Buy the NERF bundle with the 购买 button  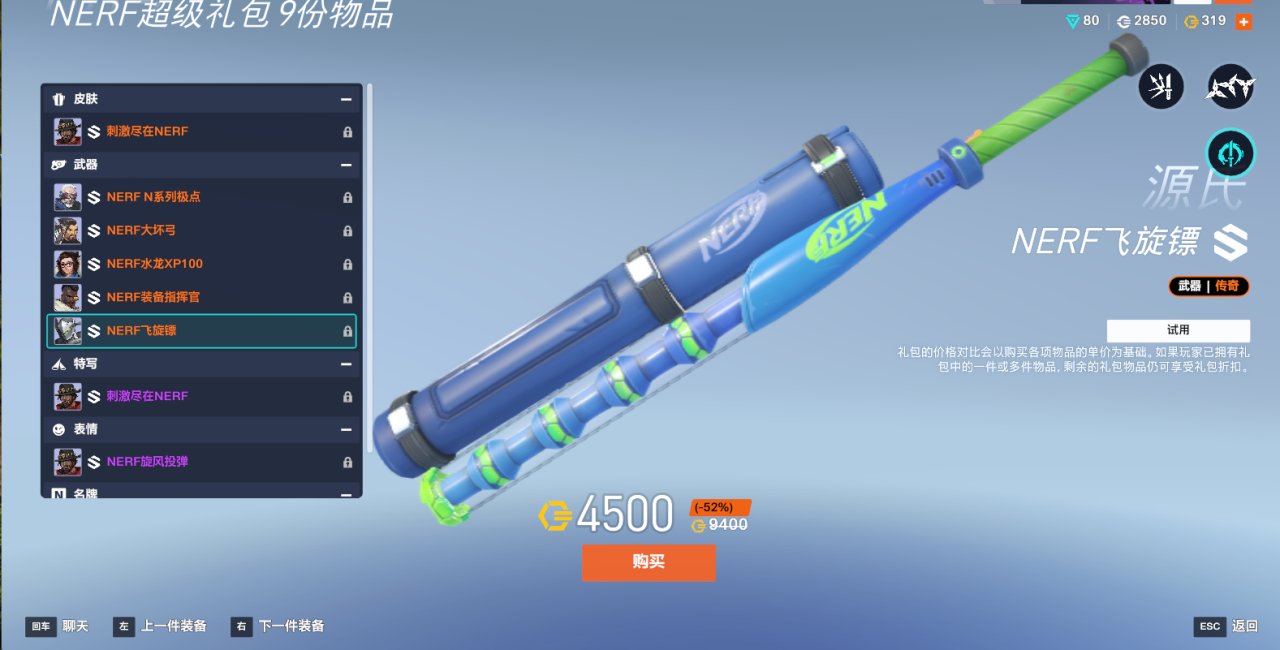(x=648, y=562)
